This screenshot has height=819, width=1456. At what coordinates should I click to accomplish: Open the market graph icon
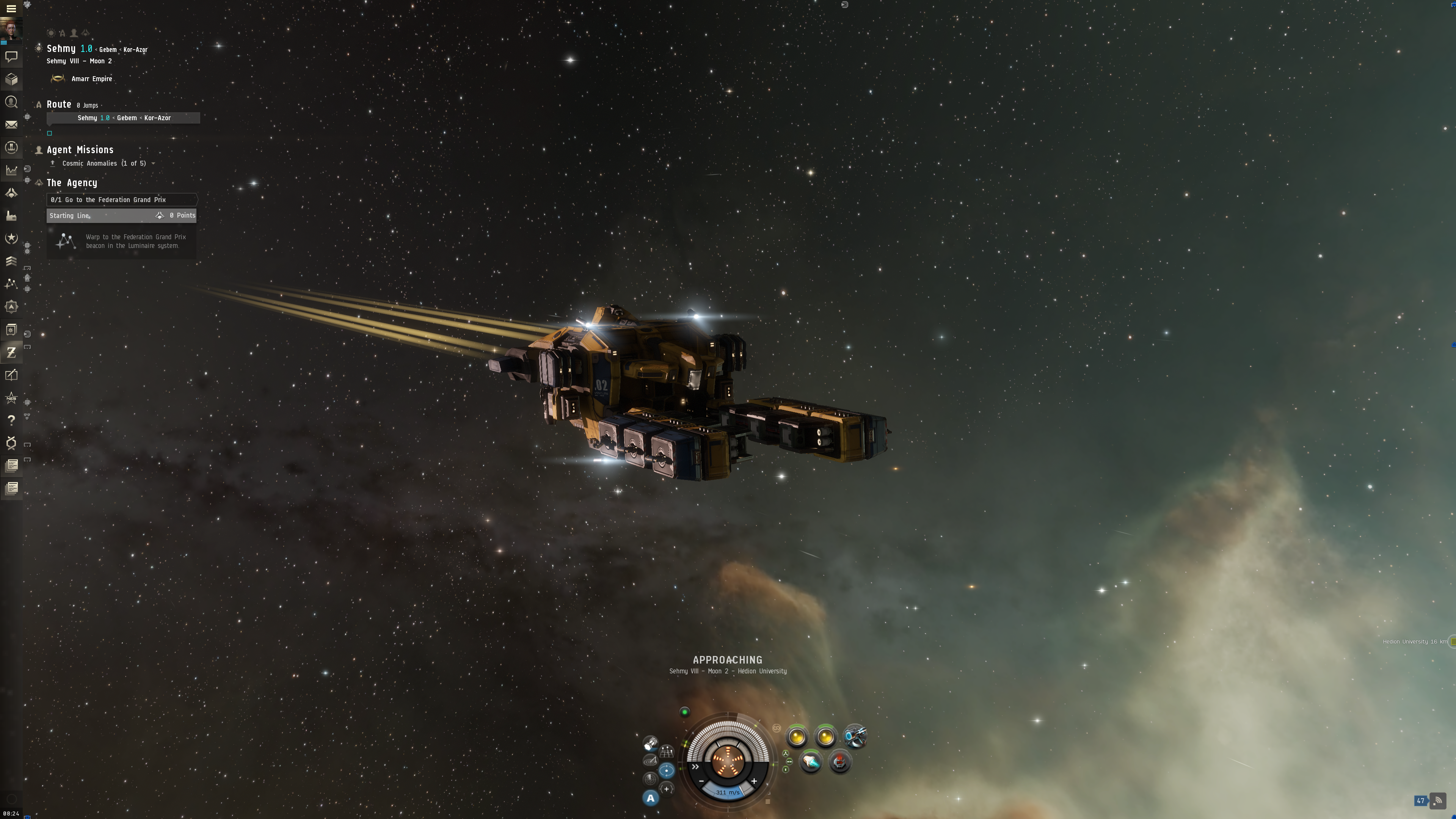11,170
